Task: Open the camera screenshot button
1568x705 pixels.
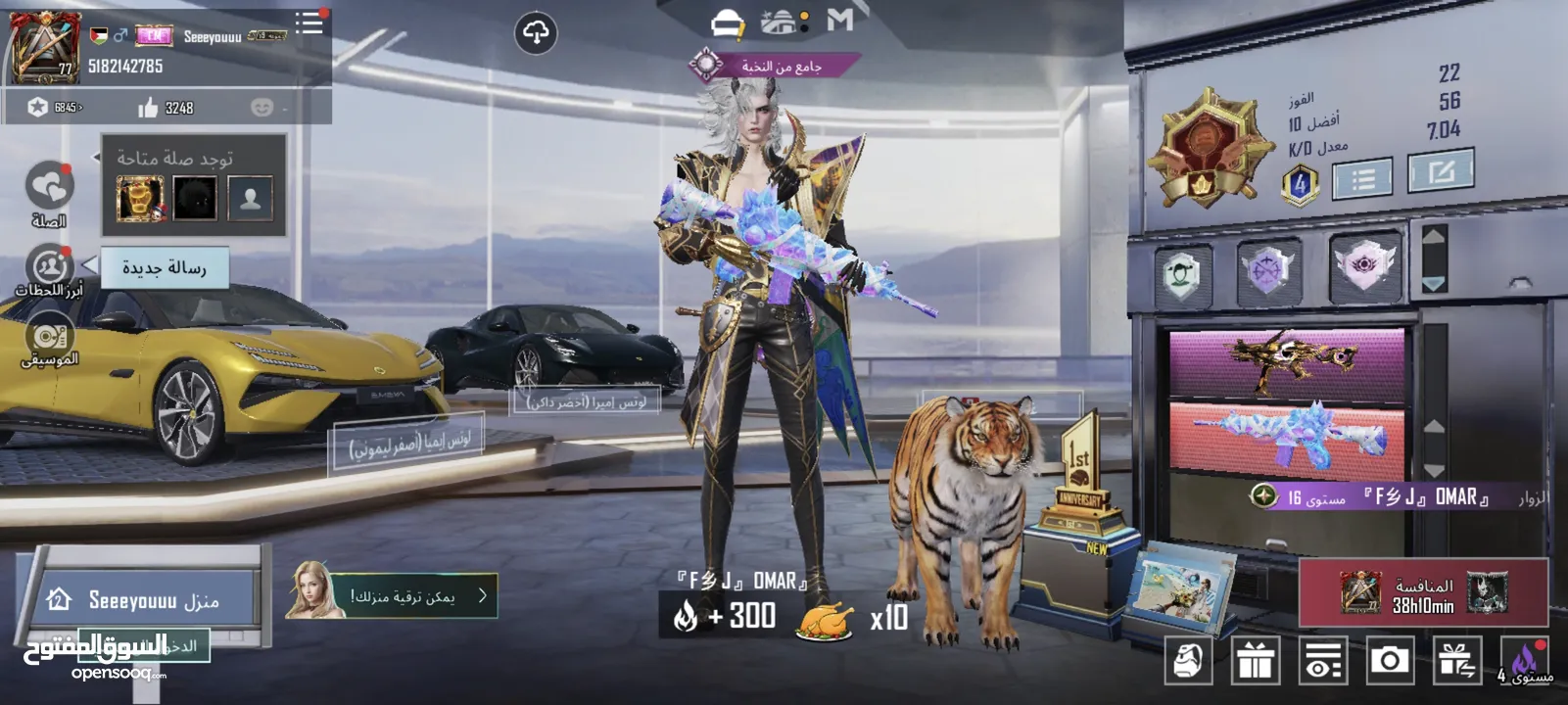Action: point(1389,661)
